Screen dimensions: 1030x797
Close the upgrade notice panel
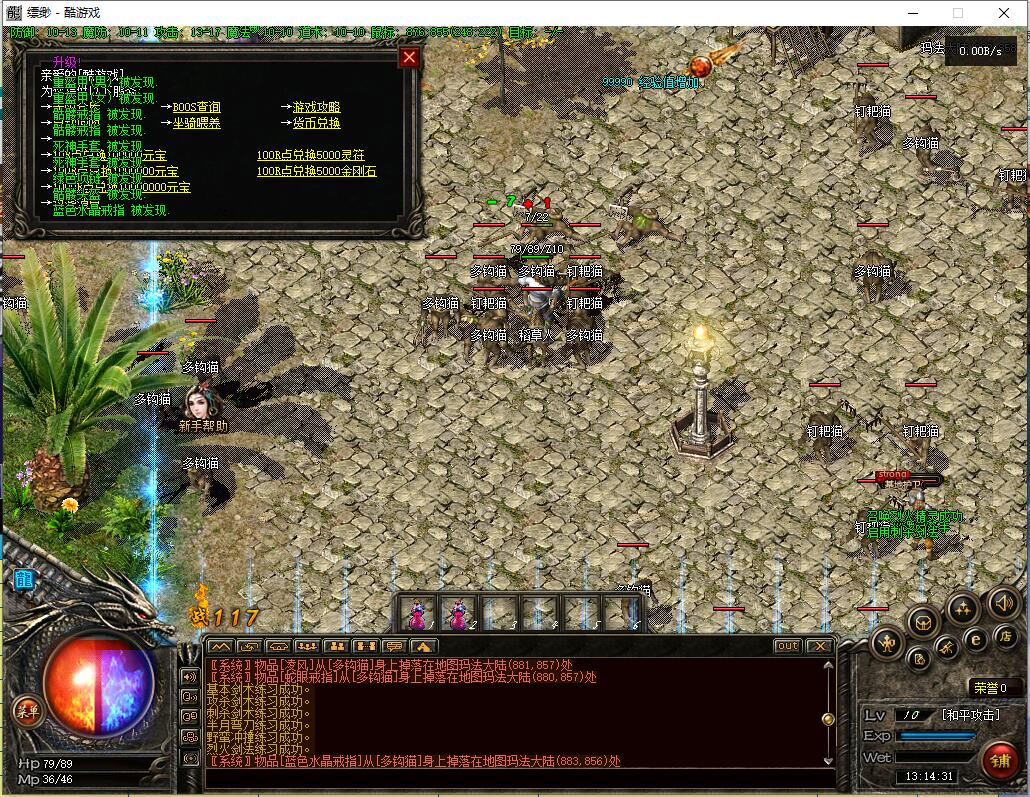(408, 57)
